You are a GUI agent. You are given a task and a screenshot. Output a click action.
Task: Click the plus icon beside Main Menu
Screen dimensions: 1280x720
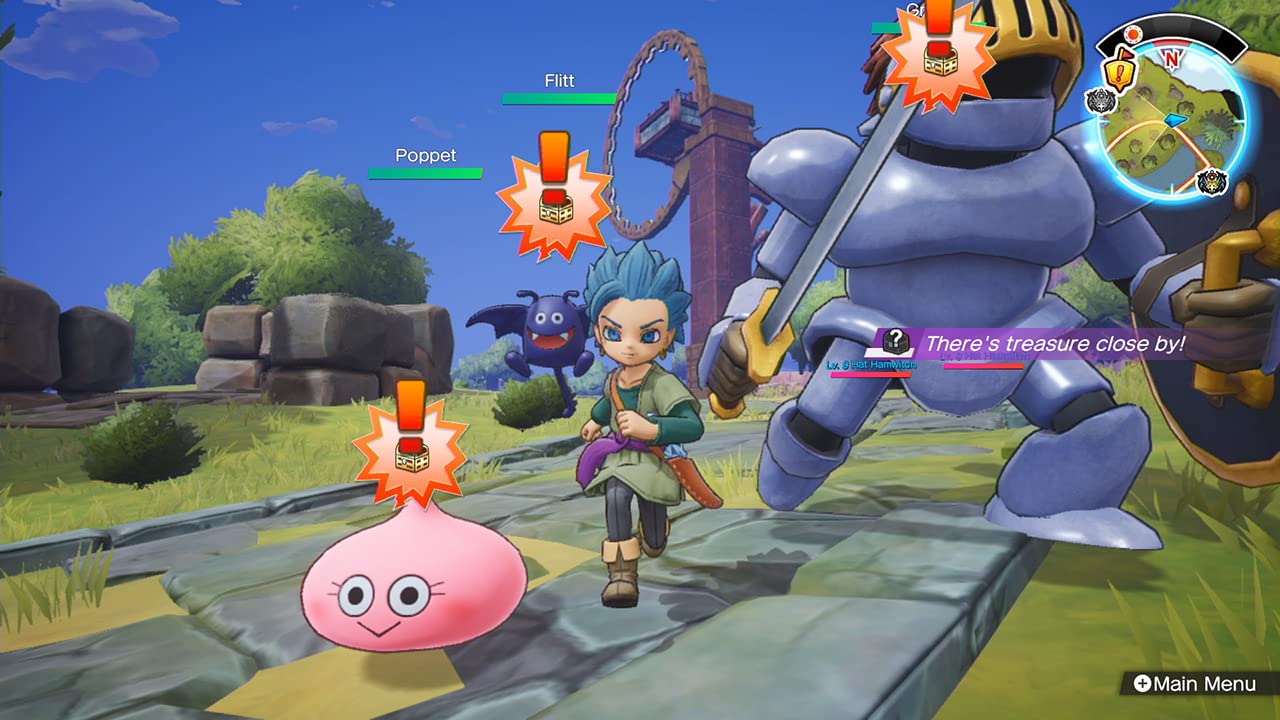[x=1144, y=684]
